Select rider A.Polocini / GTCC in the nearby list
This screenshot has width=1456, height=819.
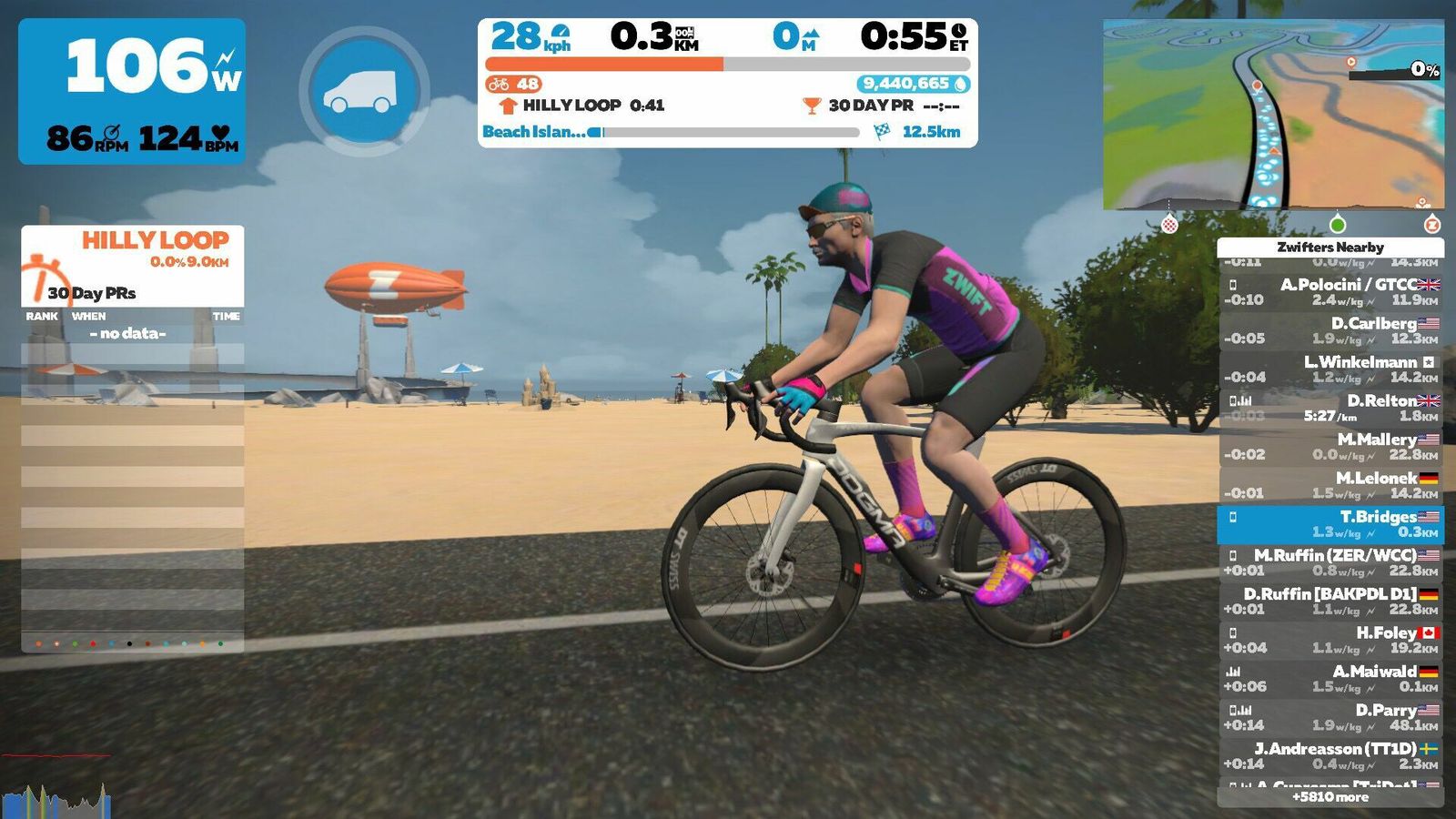1330,291
